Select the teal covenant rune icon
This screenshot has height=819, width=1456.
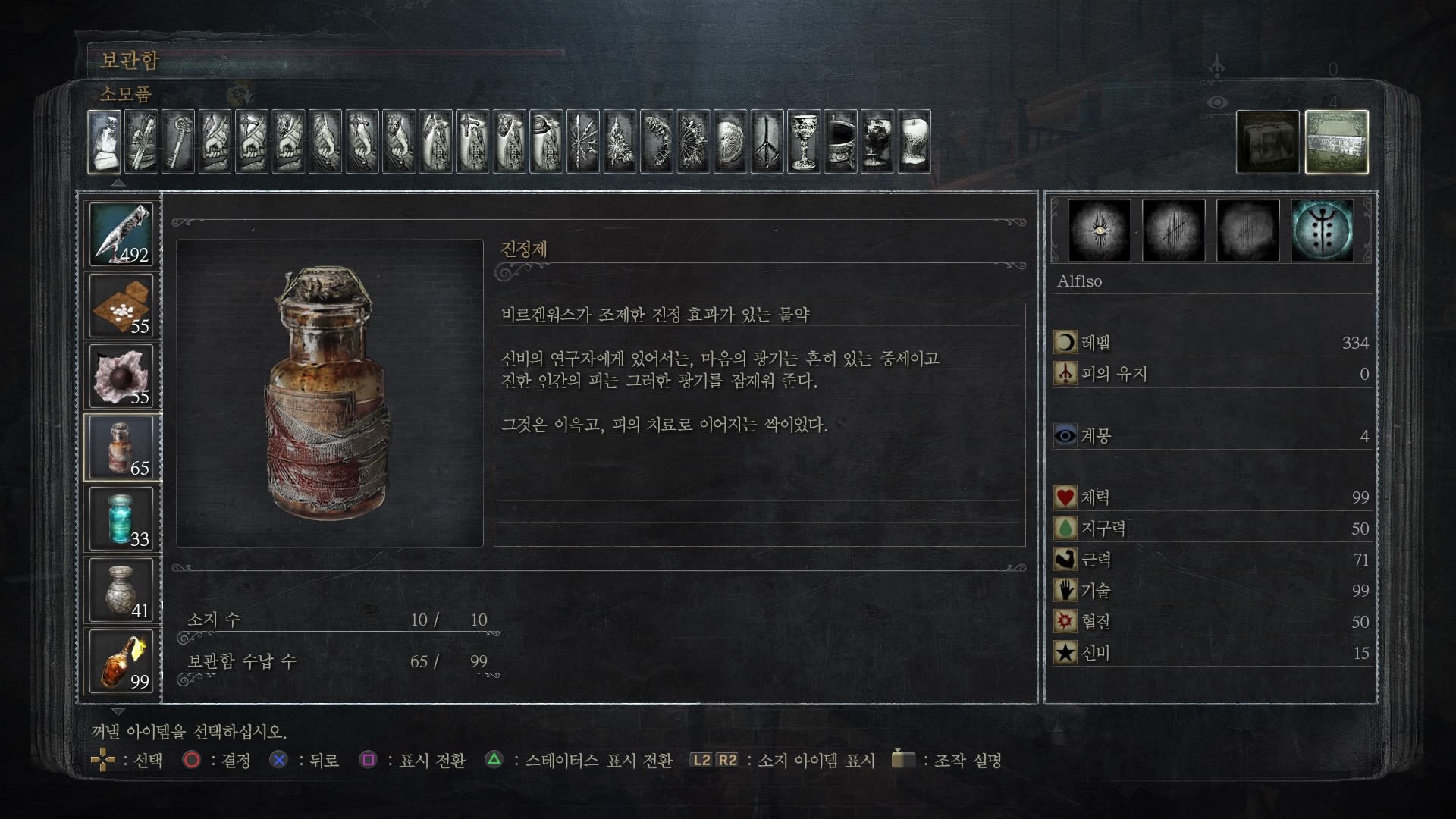coord(1322,231)
